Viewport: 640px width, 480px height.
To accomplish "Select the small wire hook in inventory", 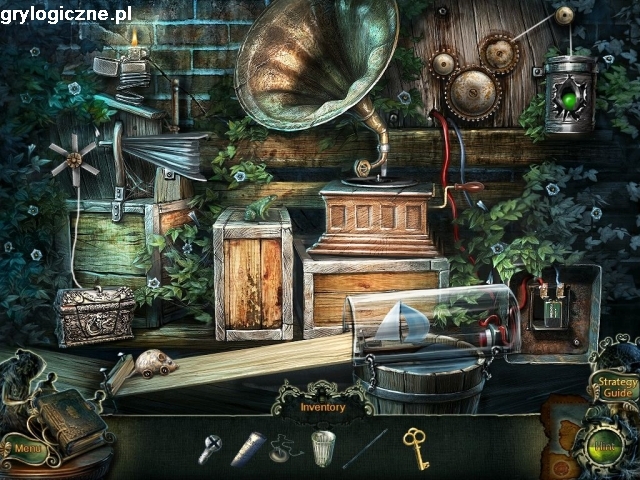I will (284, 447).
